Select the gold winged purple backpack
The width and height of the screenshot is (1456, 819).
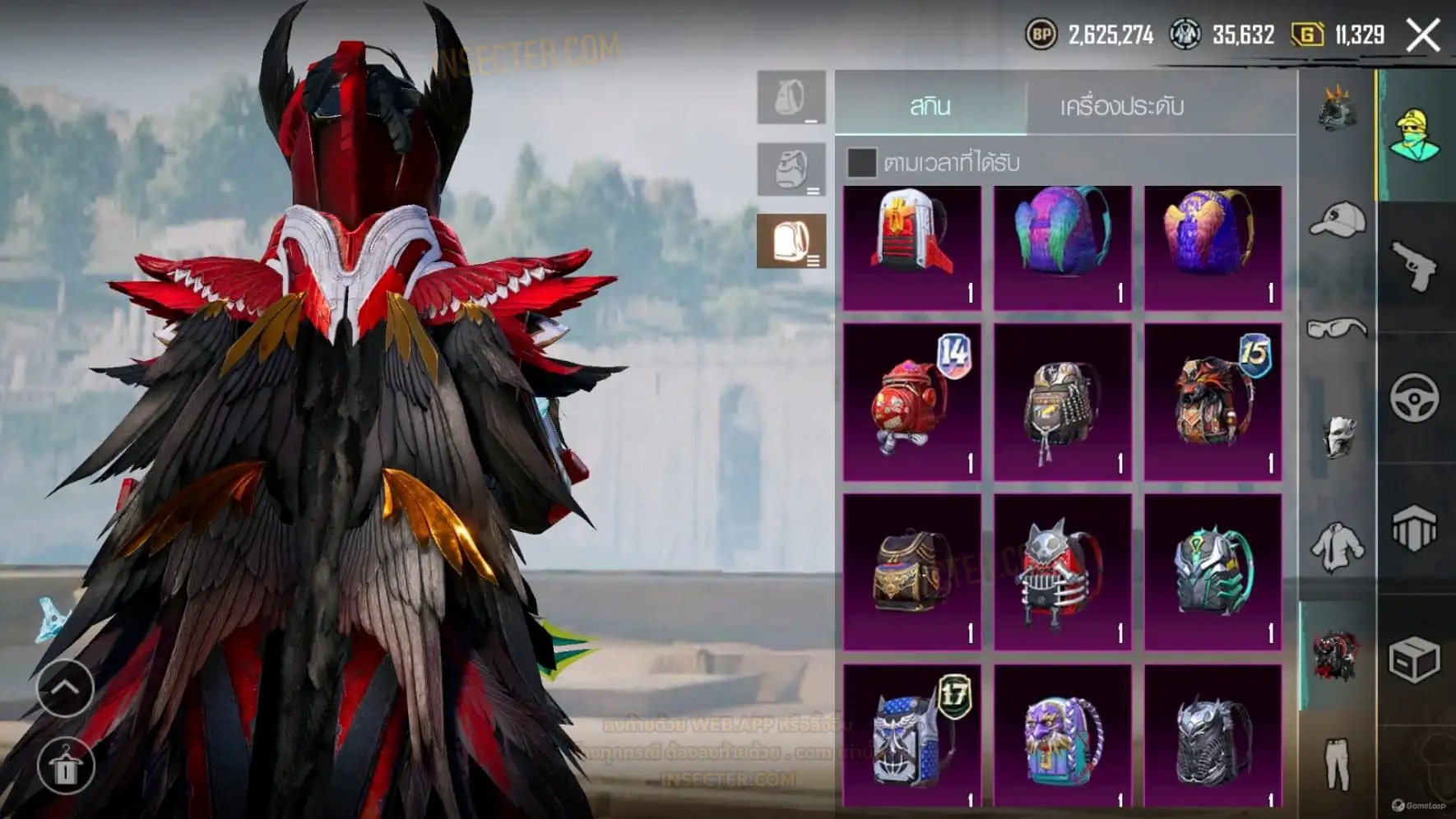coord(1213,248)
